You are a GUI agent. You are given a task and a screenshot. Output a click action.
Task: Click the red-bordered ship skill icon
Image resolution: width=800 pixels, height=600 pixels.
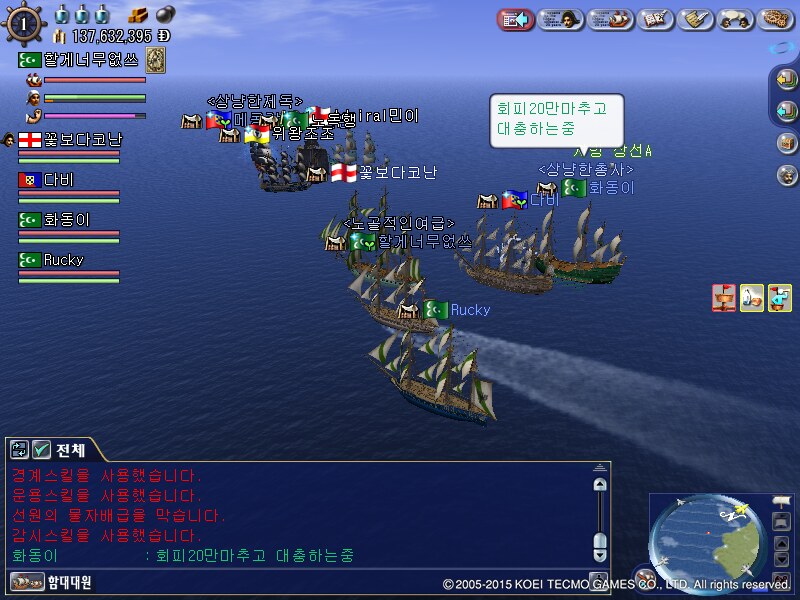click(724, 297)
